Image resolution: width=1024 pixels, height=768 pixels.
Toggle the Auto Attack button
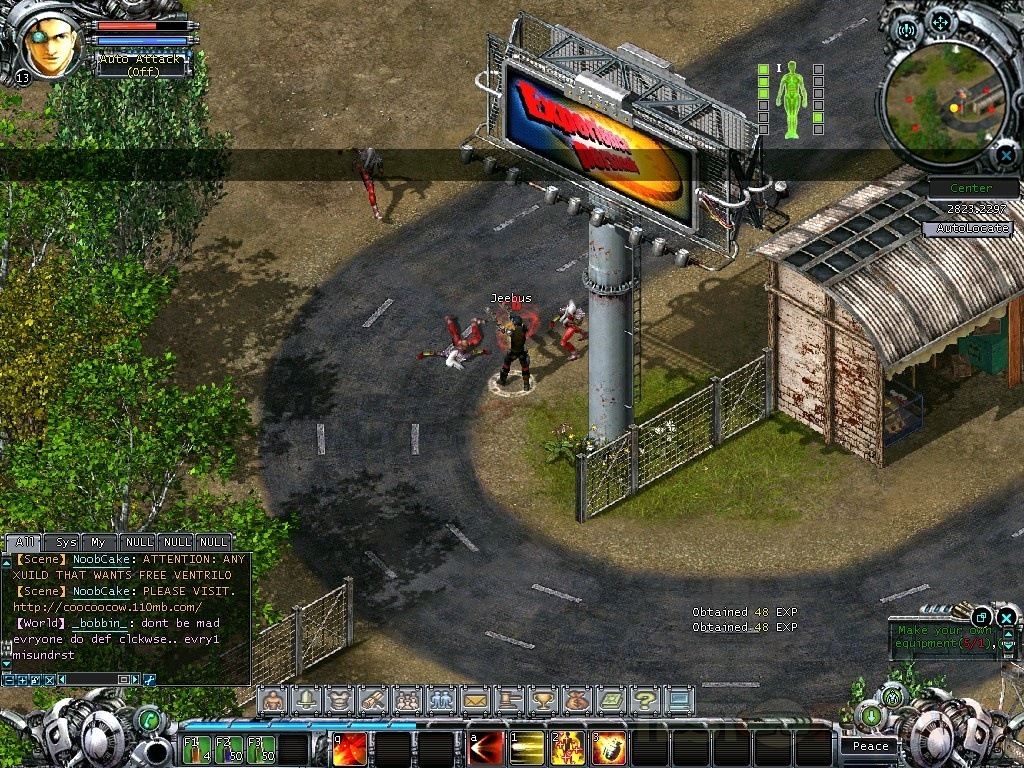[x=141, y=65]
